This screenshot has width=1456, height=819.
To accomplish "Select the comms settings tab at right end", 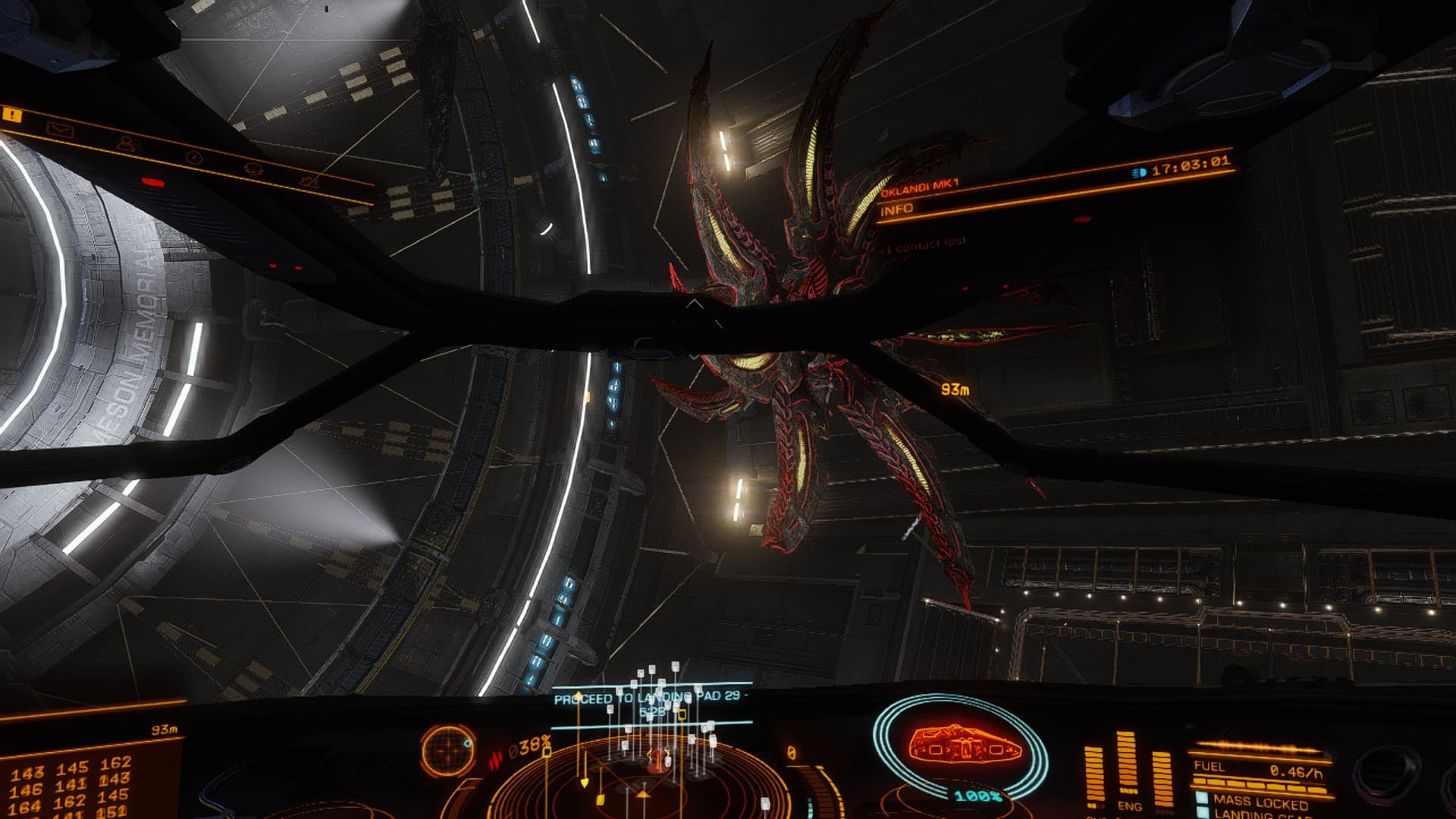I will pyautogui.click(x=309, y=182).
